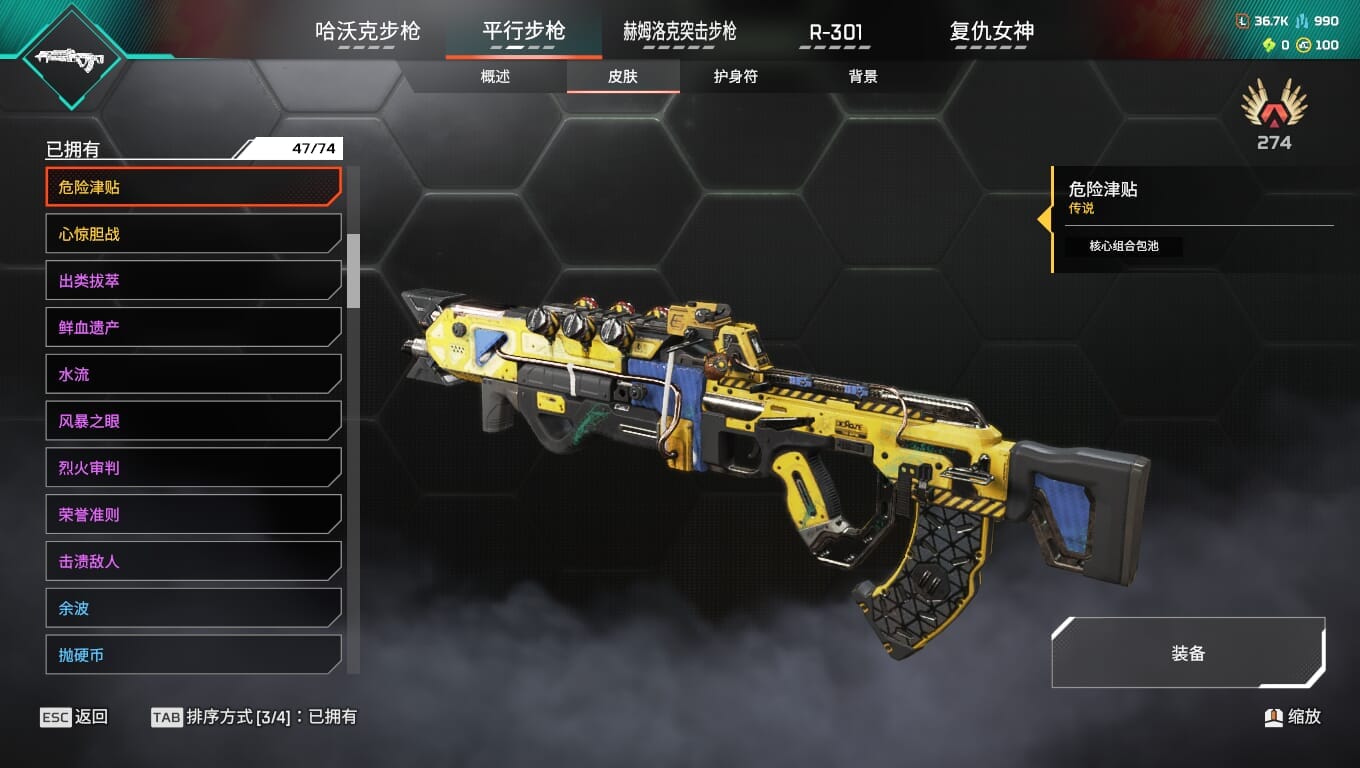Choose the 抛硬币 skin
The image size is (1360, 768).
pos(193,655)
